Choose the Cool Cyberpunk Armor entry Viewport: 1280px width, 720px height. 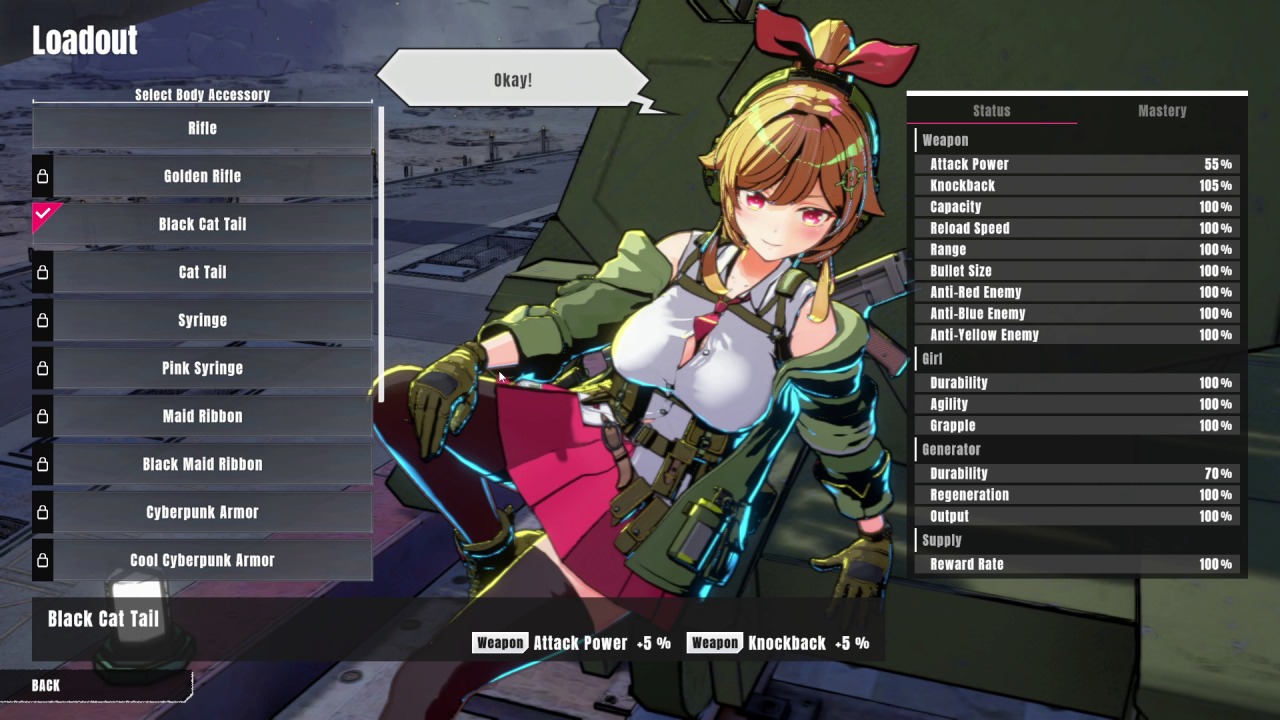(x=202, y=560)
